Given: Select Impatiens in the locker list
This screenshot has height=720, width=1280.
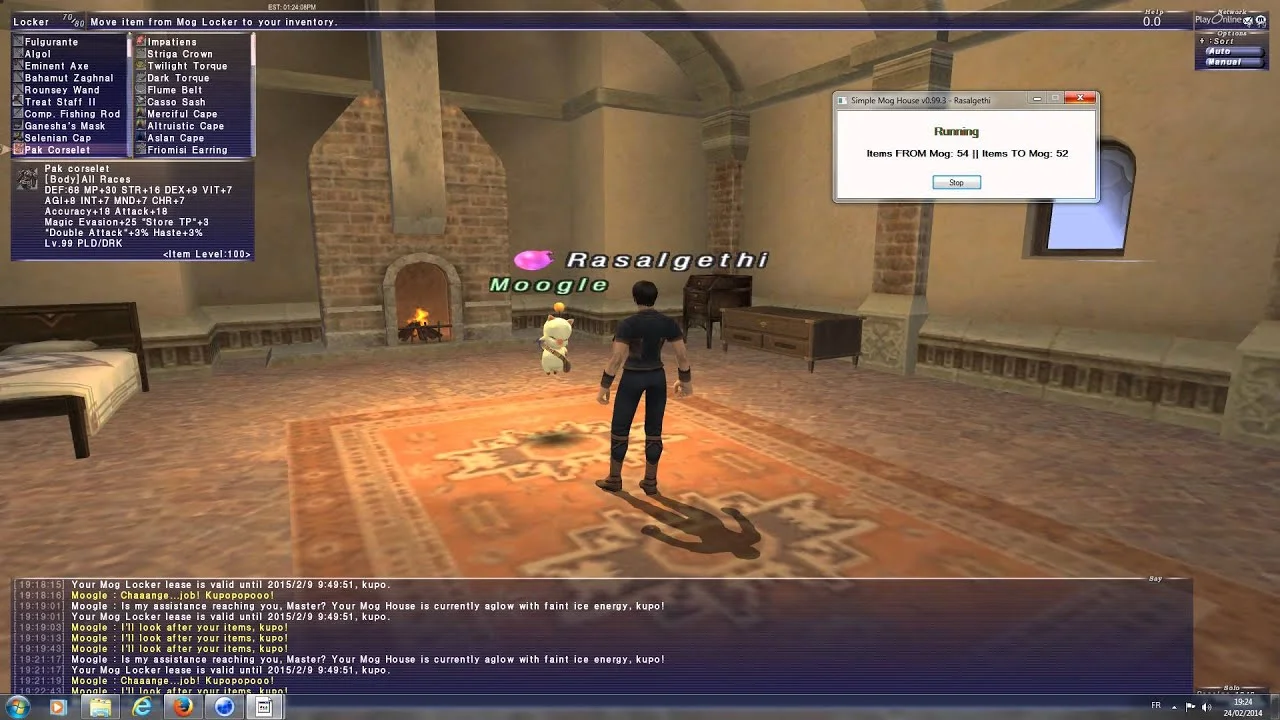Looking at the screenshot, I should (172, 42).
